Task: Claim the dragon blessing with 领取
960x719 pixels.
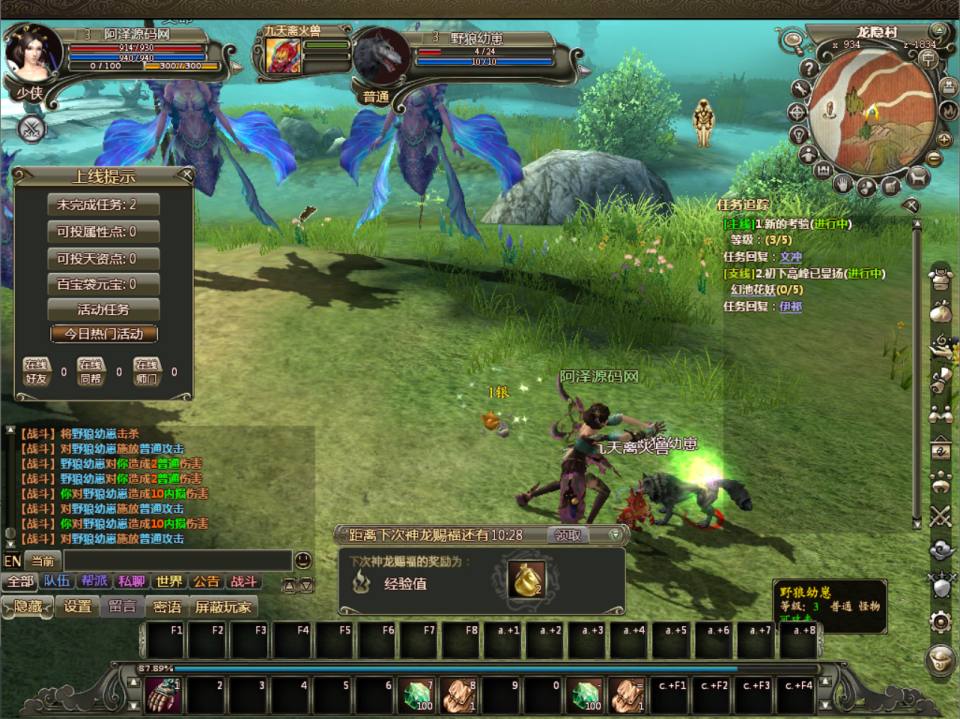Action: pos(568,535)
